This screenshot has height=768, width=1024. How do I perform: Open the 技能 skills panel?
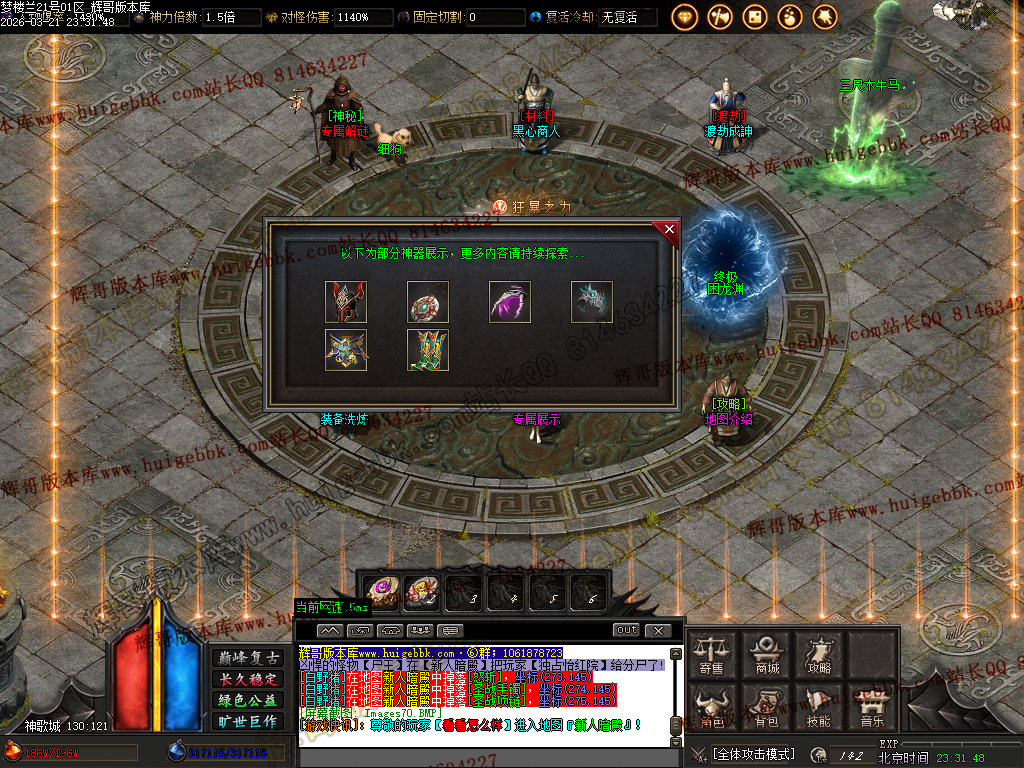coord(819,706)
